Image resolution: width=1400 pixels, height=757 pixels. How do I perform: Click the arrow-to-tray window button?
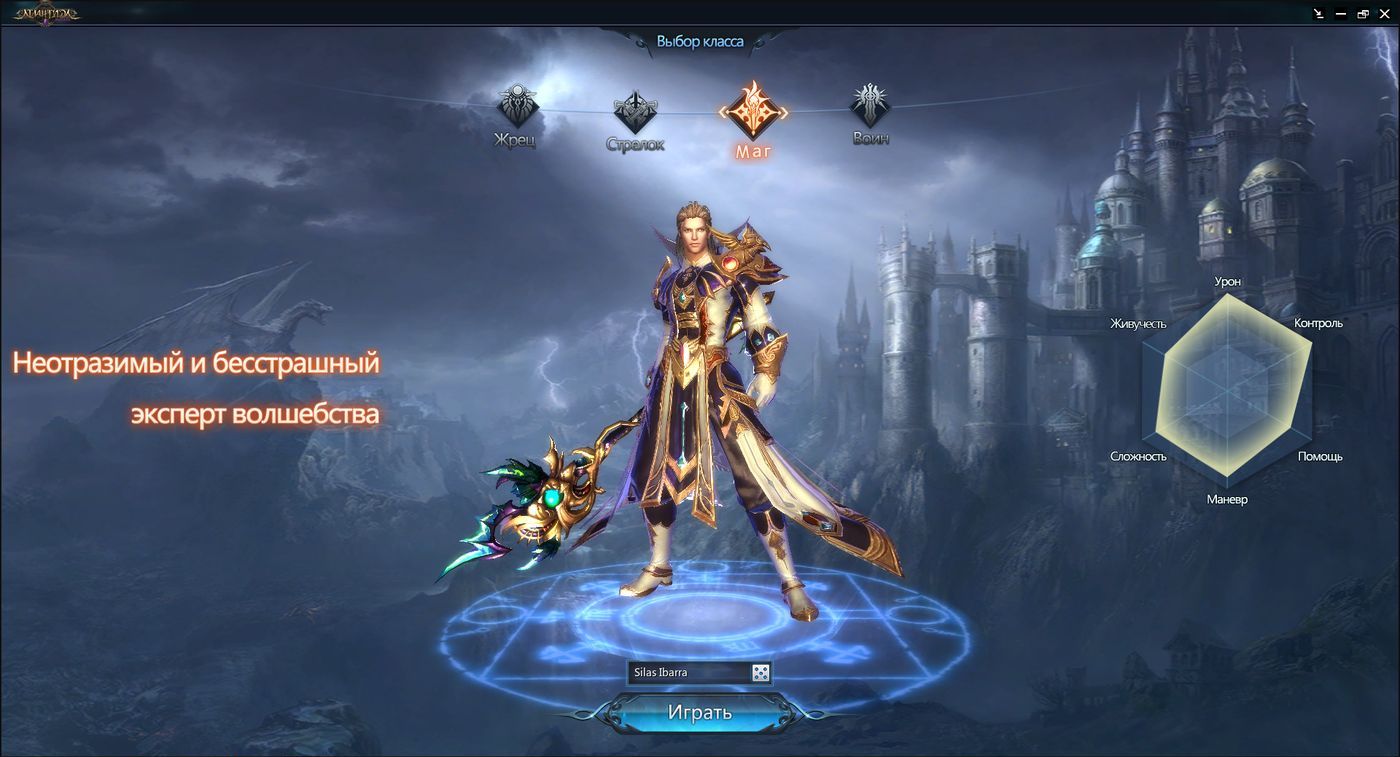tap(1319, 14)
